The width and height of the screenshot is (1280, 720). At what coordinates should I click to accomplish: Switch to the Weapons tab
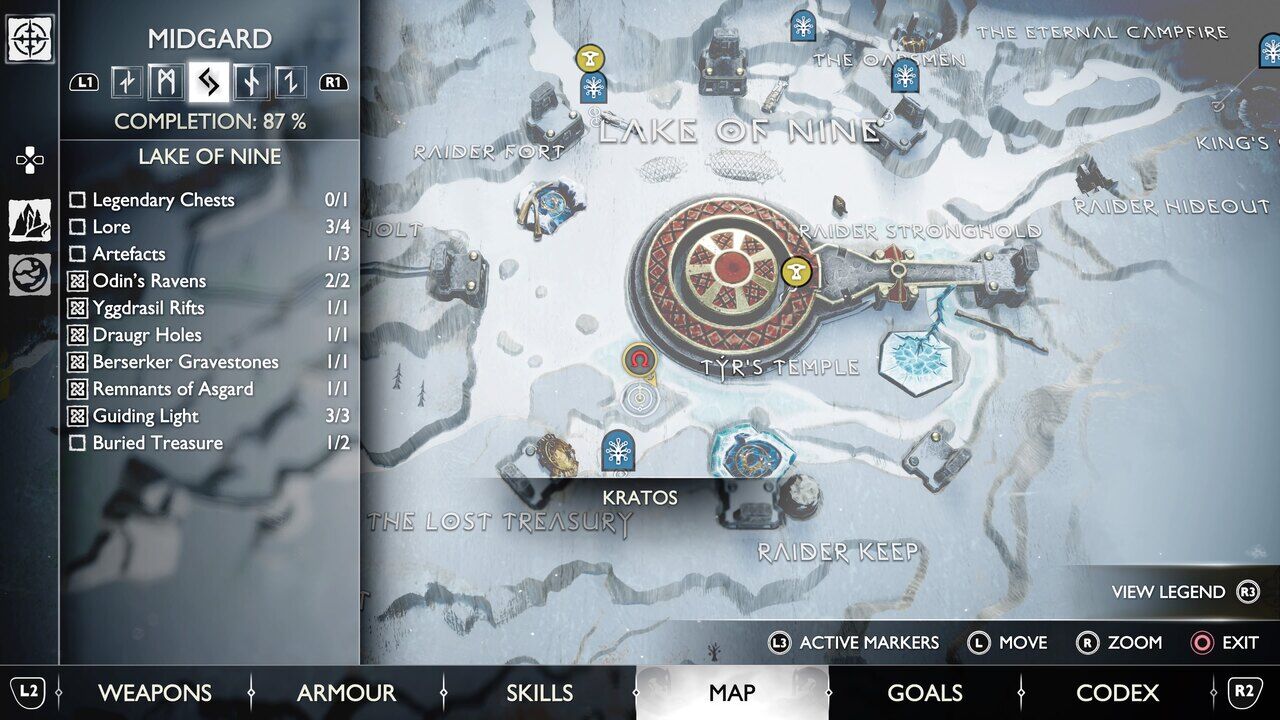154,692
